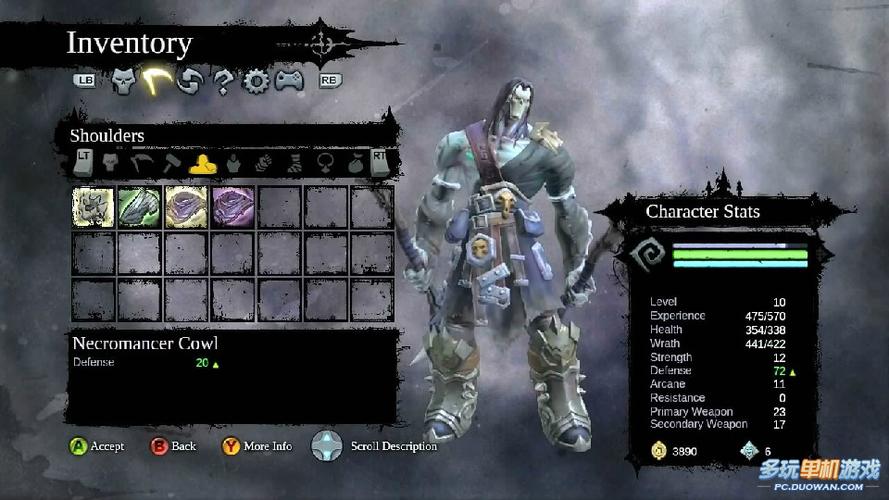Pick the purple shoulder item on purple background
The image size is (889, 500).
pyautogui.click(x=233, y=207)
